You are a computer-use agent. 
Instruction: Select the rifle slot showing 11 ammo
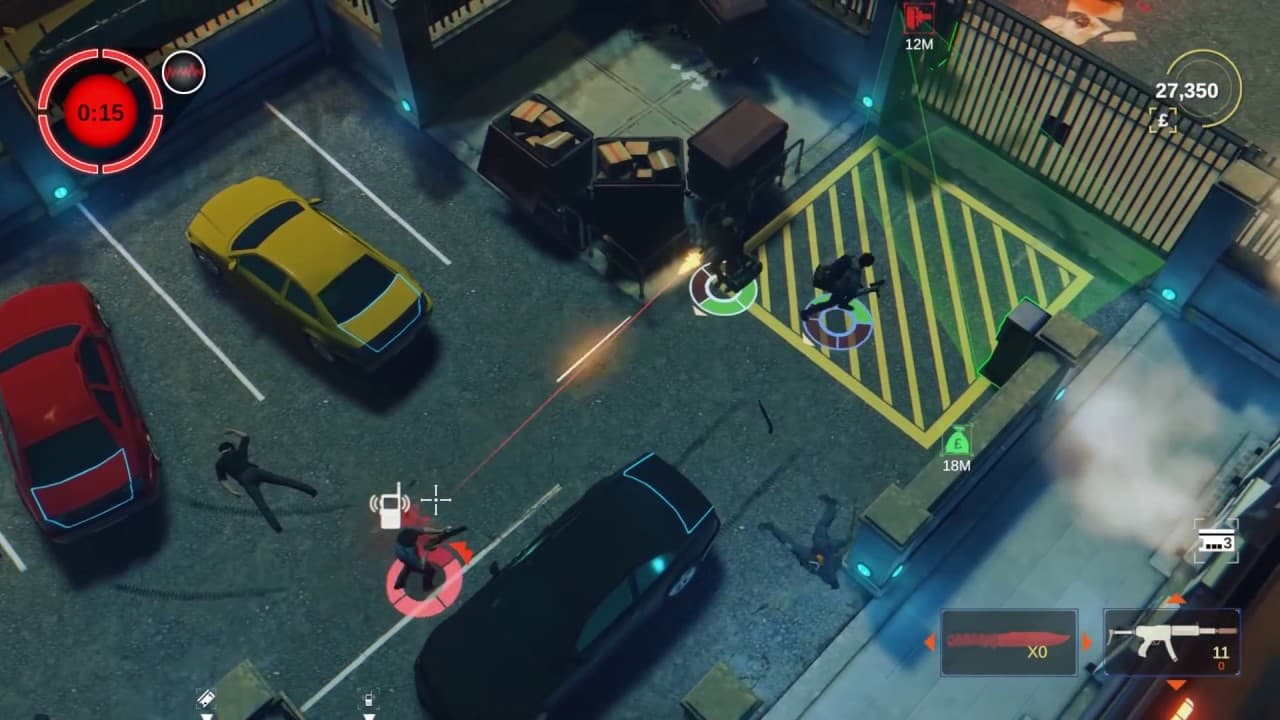tap(1170, 640)
